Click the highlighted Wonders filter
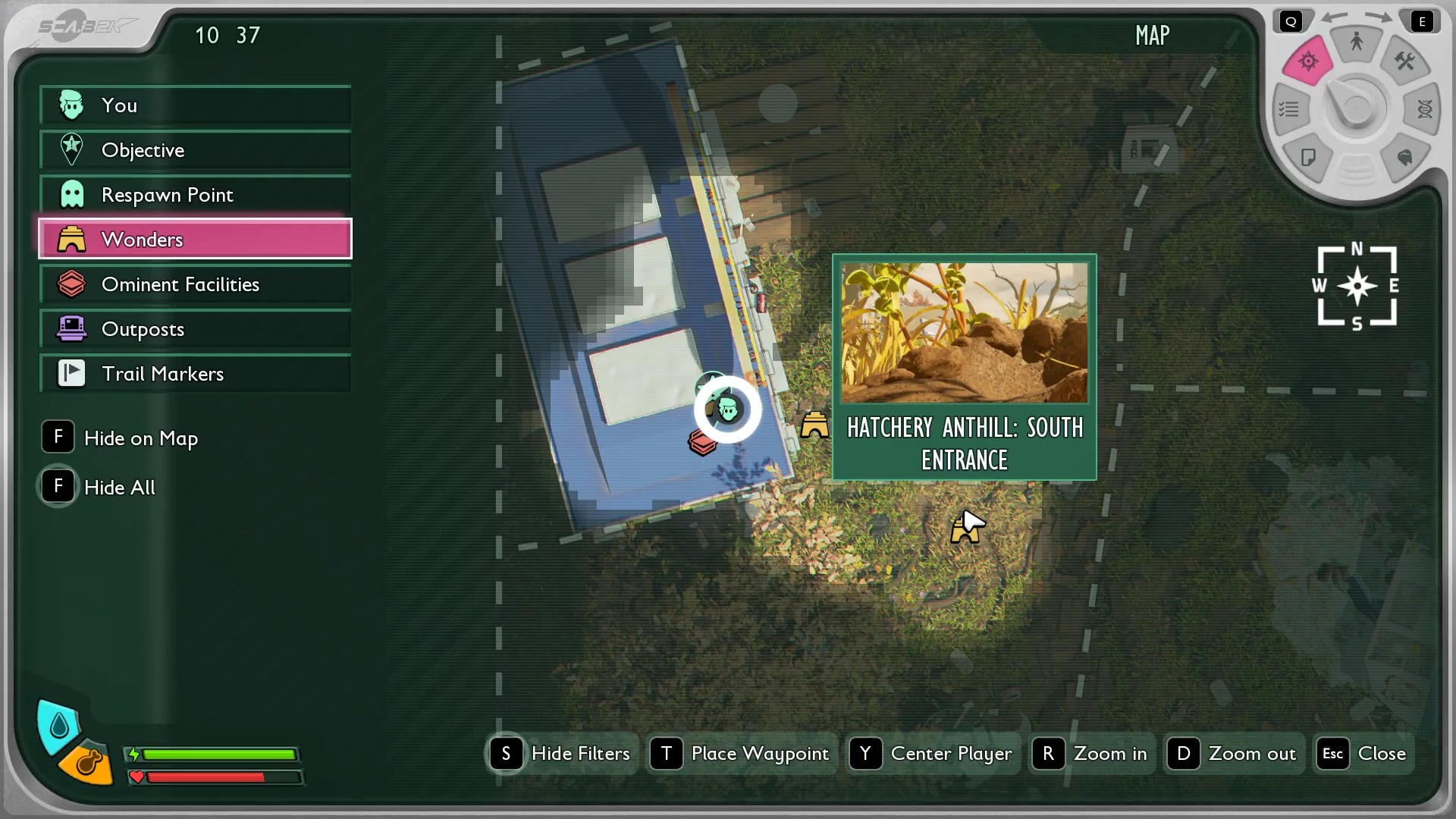1456x819 pixels. (195, 240)
